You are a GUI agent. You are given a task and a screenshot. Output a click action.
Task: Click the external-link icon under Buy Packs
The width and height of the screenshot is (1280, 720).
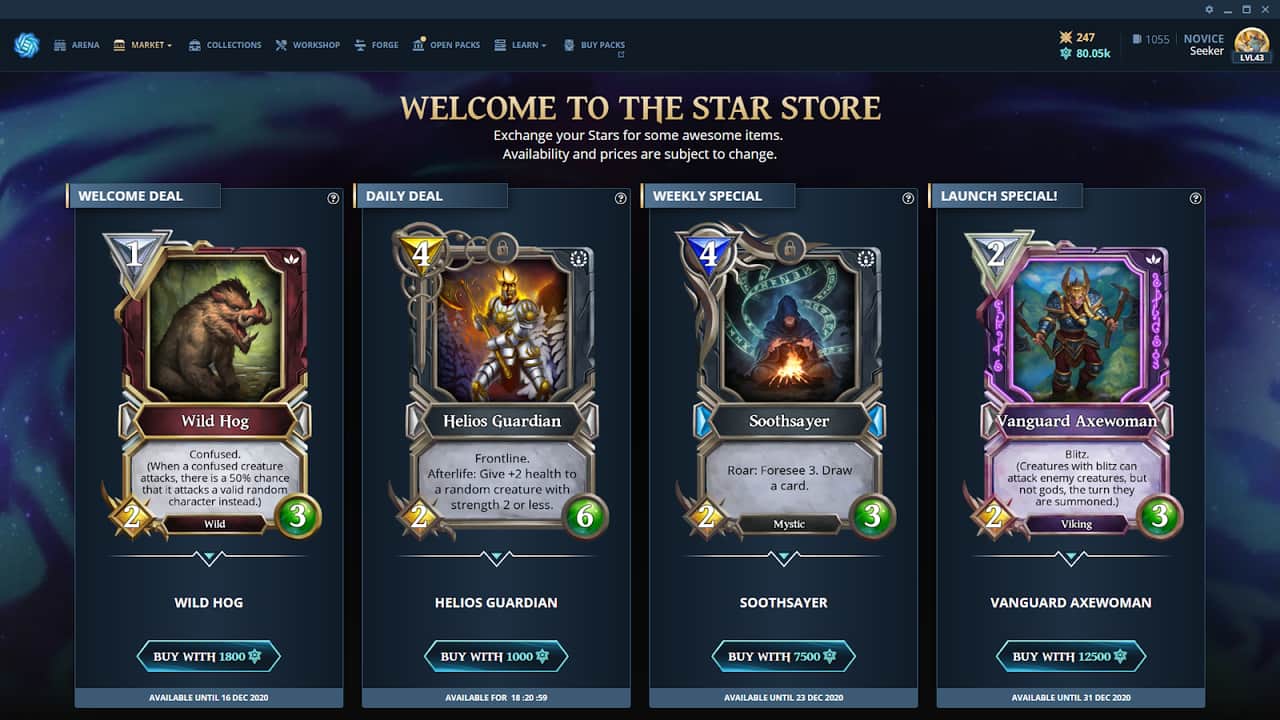622,55
